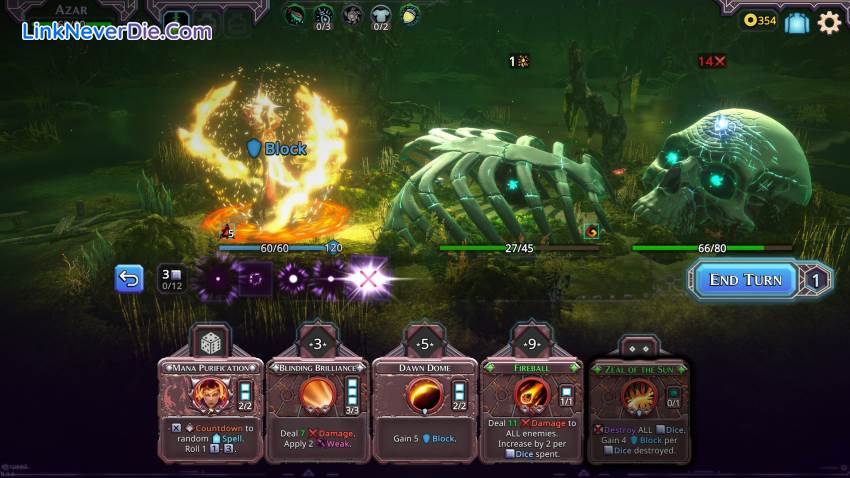
Task: Open the dice pool counter showing 3
Action: (x=172, y=279)
